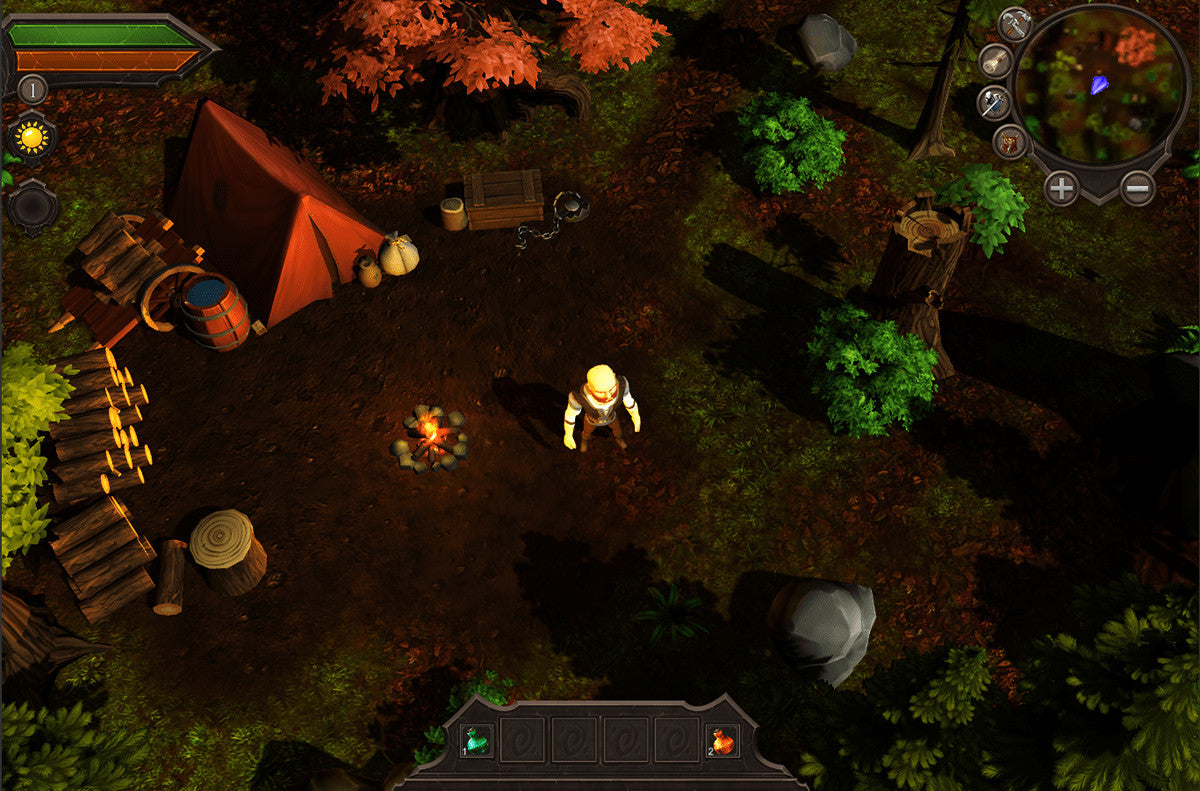Use the green potion in hotbar slot 1
The image size is (1200, 791).
477,741
